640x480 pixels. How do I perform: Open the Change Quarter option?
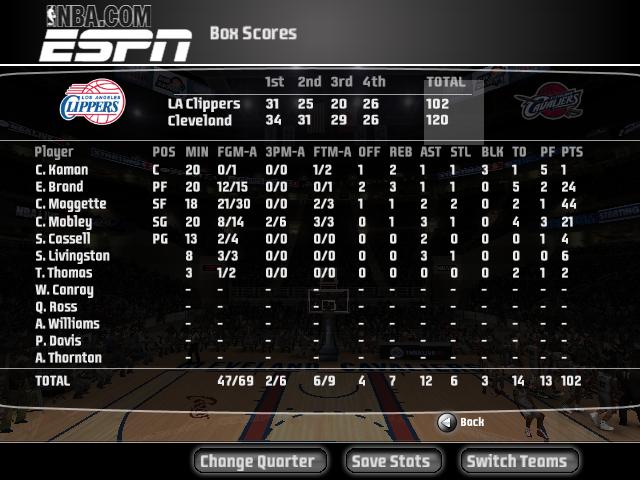[x=257, y=461]
